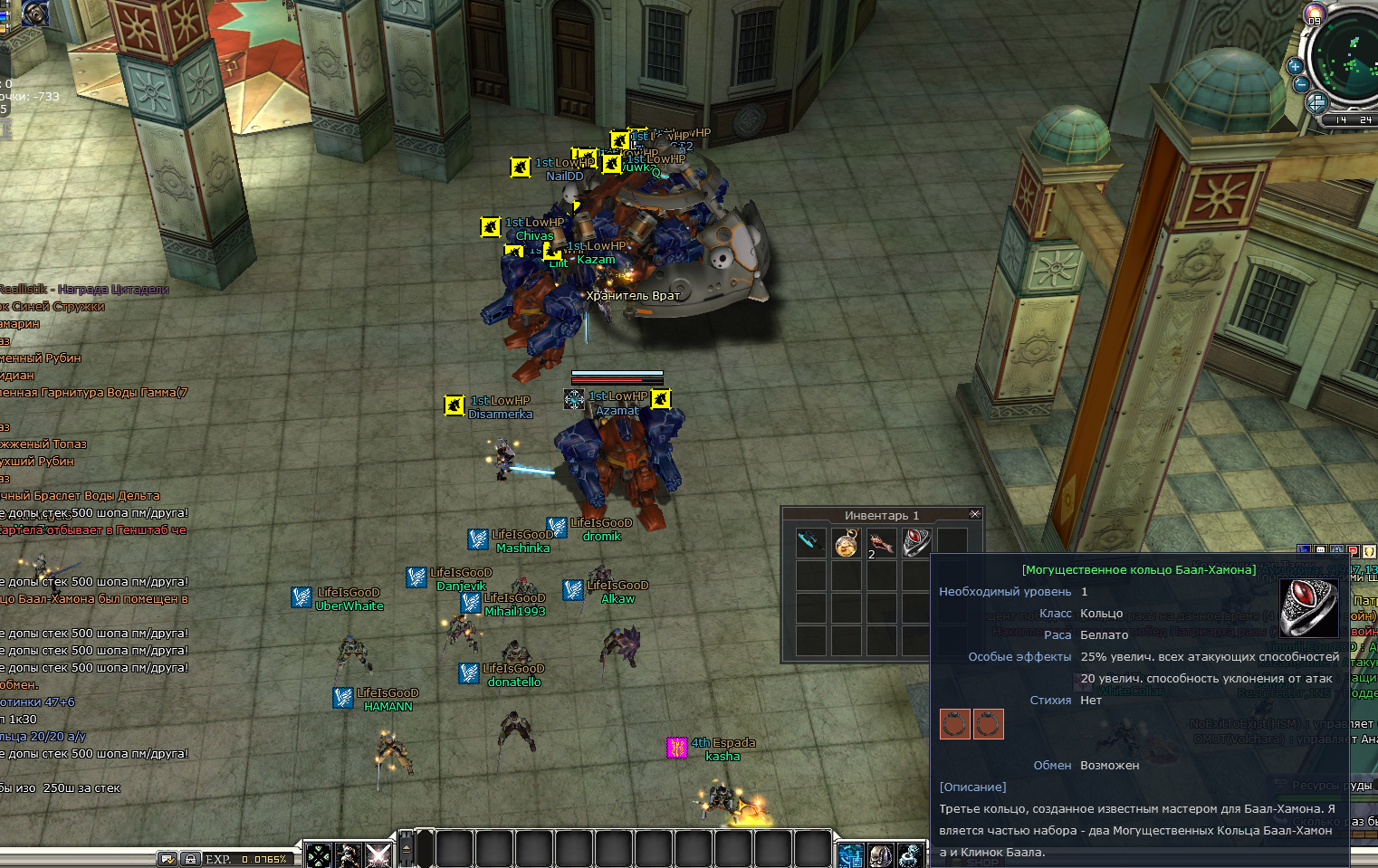The height and width of the screenshot is (868, 1378).
Task: Select the cyan axe weapon in inventory
Action: 810,542
